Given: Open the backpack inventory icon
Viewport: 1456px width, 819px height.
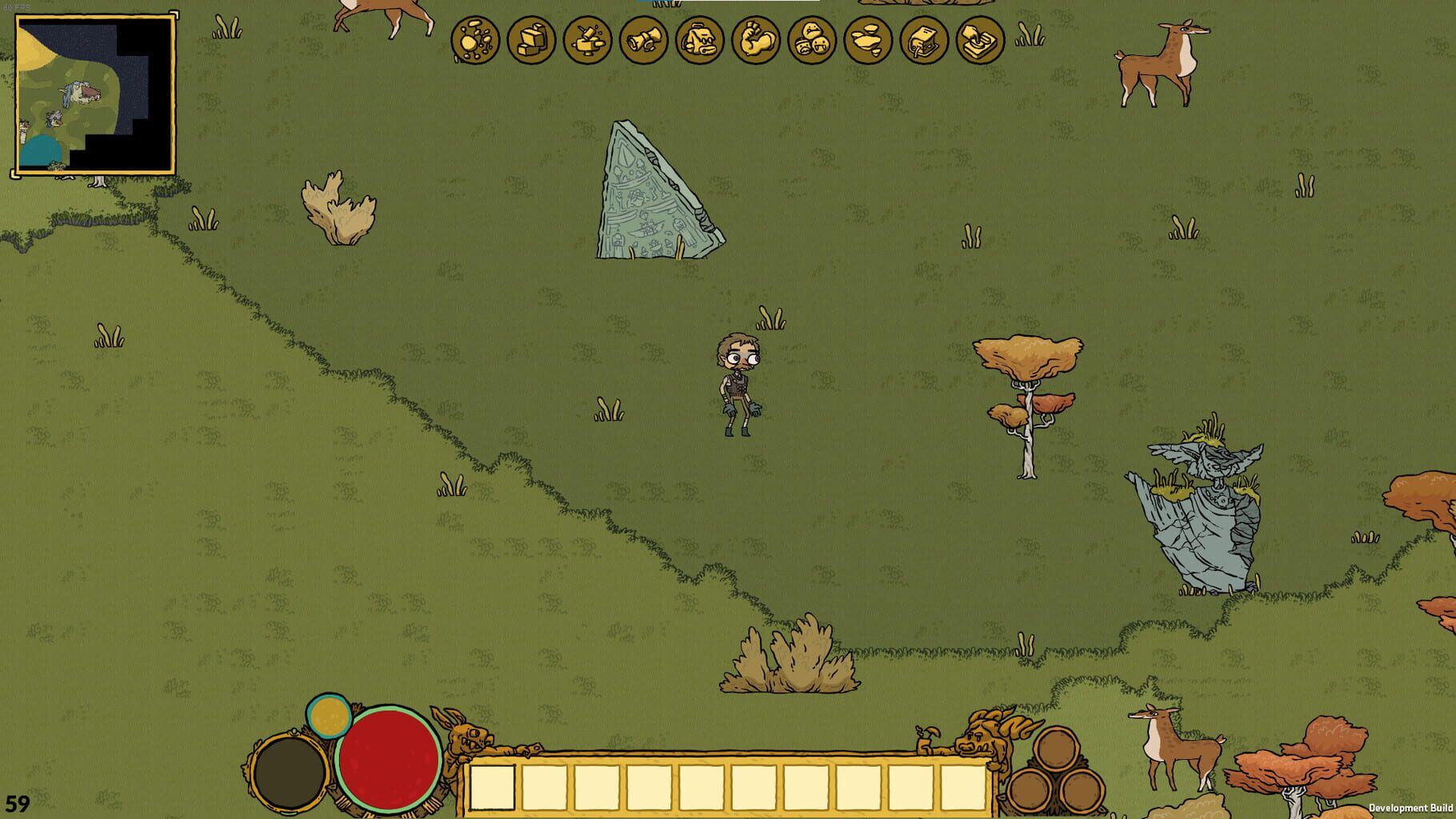Looking at the screenshot, I should [698, 38].
